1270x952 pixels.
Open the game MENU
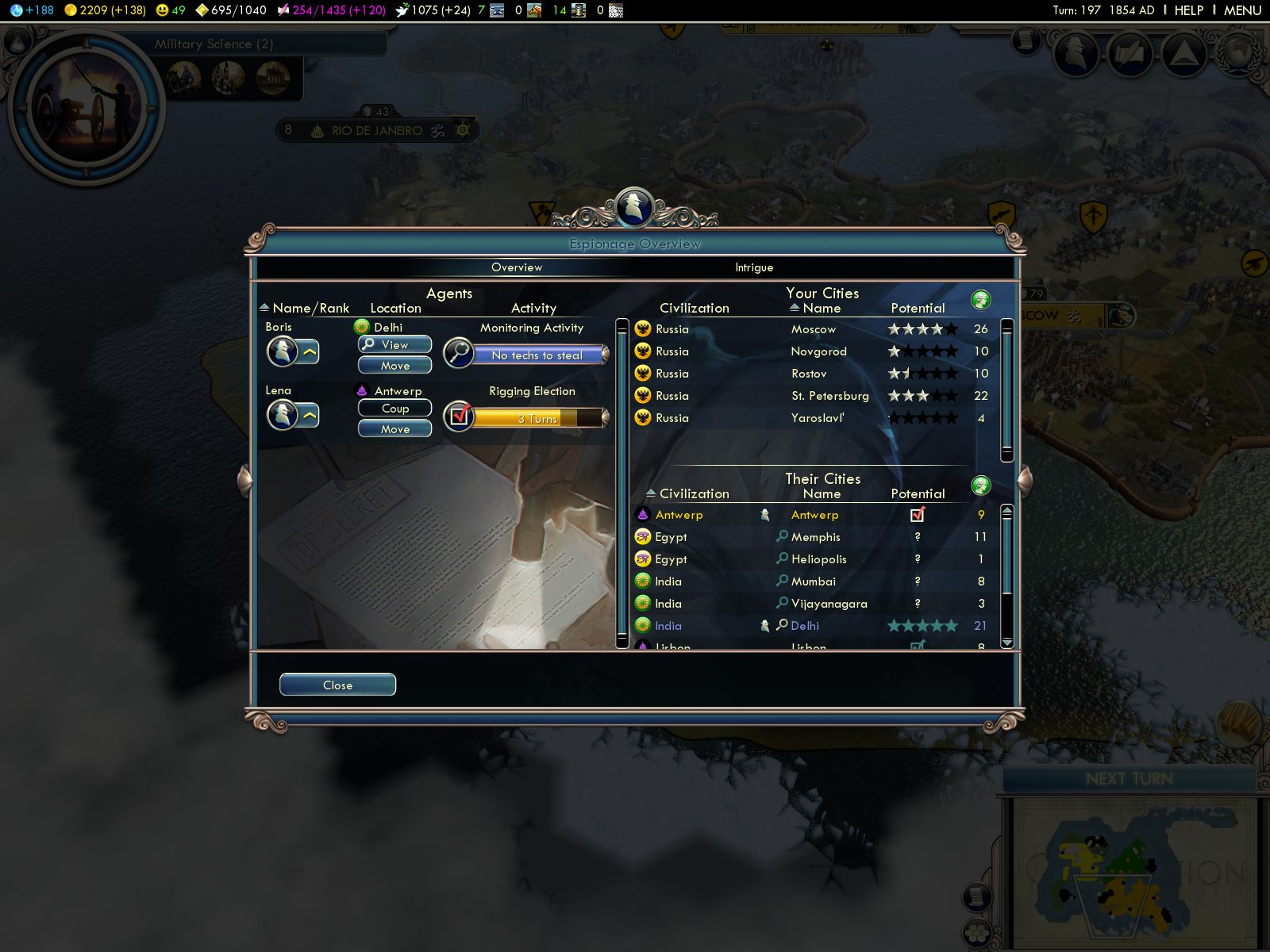click(1242, 10)
